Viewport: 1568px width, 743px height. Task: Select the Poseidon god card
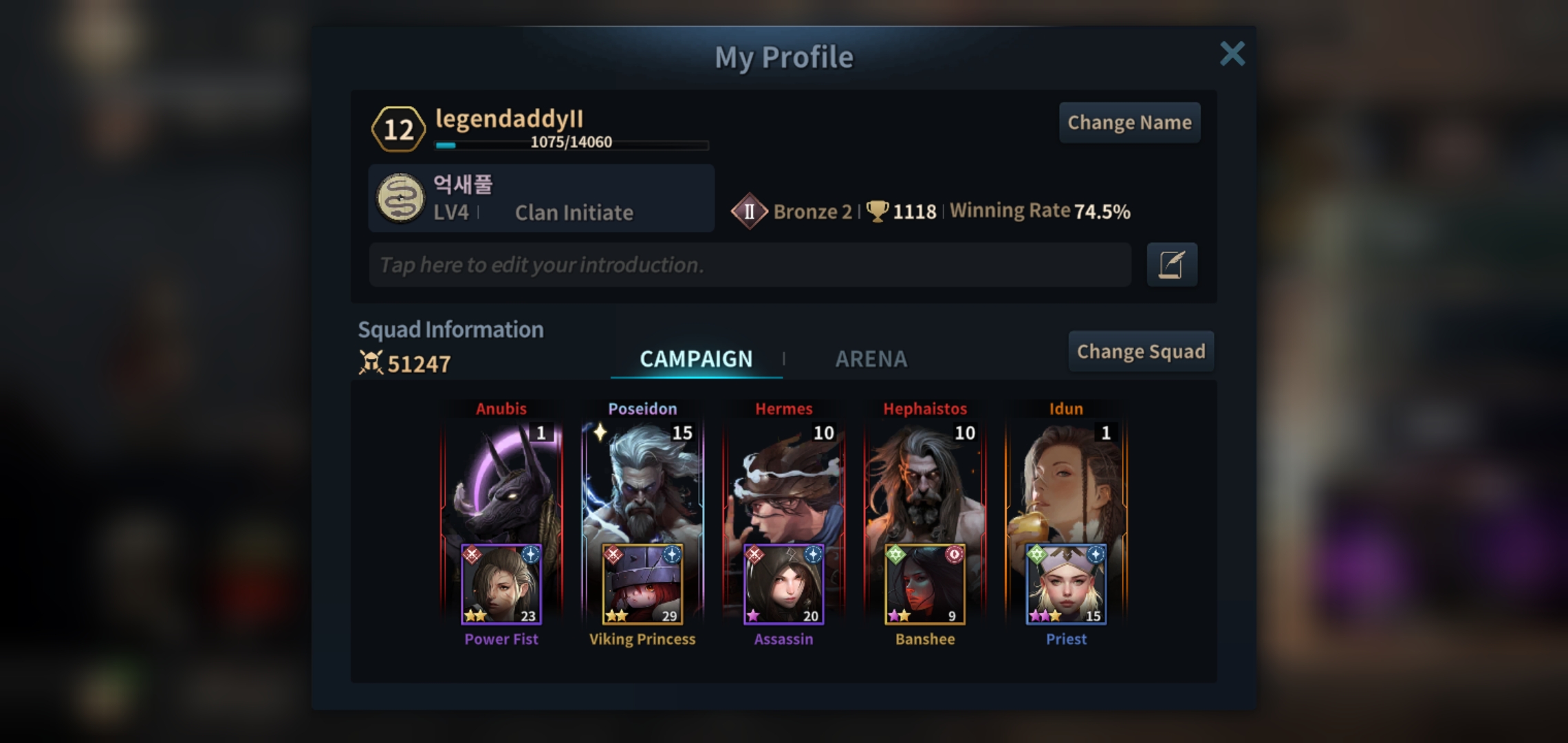tap(642, 482)
